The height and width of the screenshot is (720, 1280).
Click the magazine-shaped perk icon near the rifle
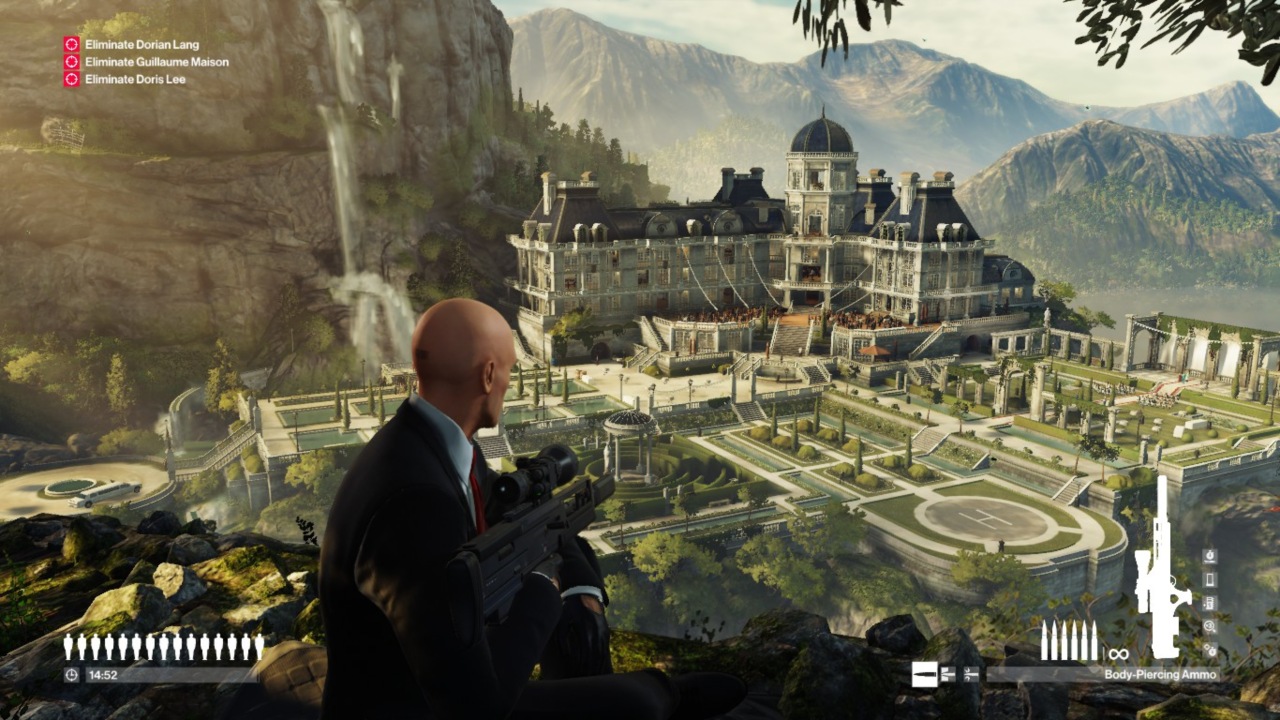pos(1209,579)
